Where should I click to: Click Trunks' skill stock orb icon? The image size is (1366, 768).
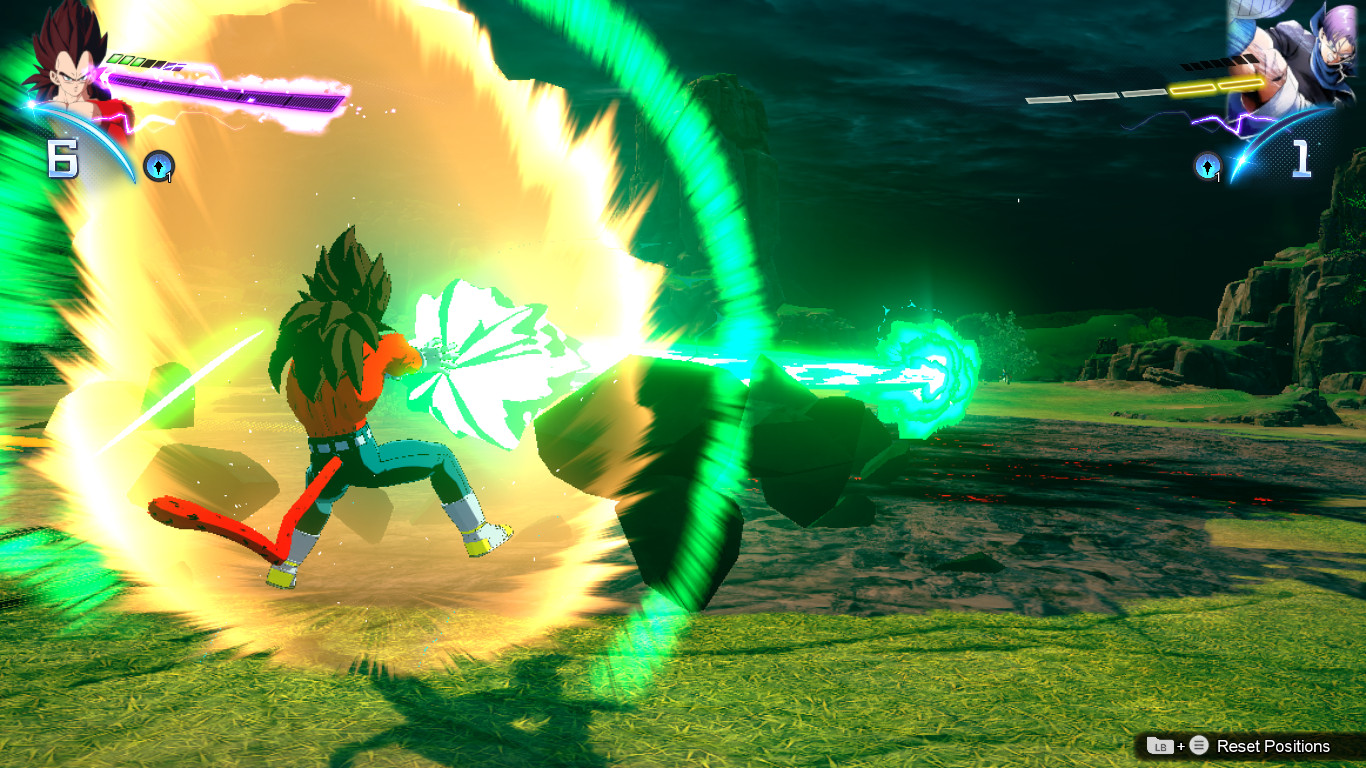pyautogui.click(x=1208, y=166)
